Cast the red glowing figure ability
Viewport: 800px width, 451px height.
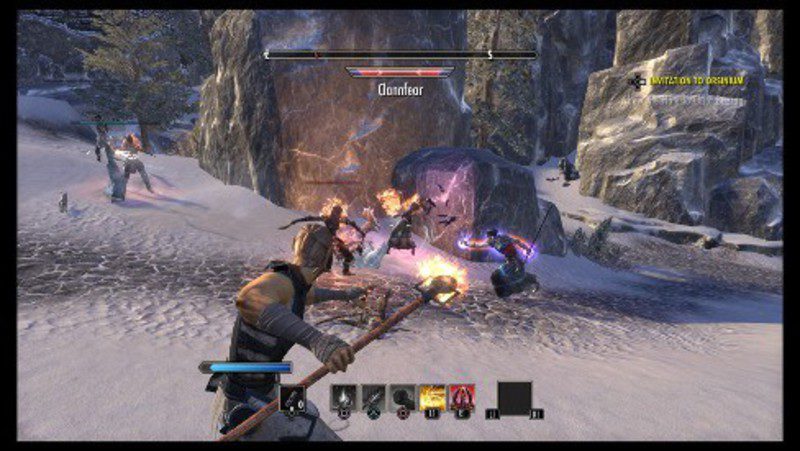tap(462, 398)
